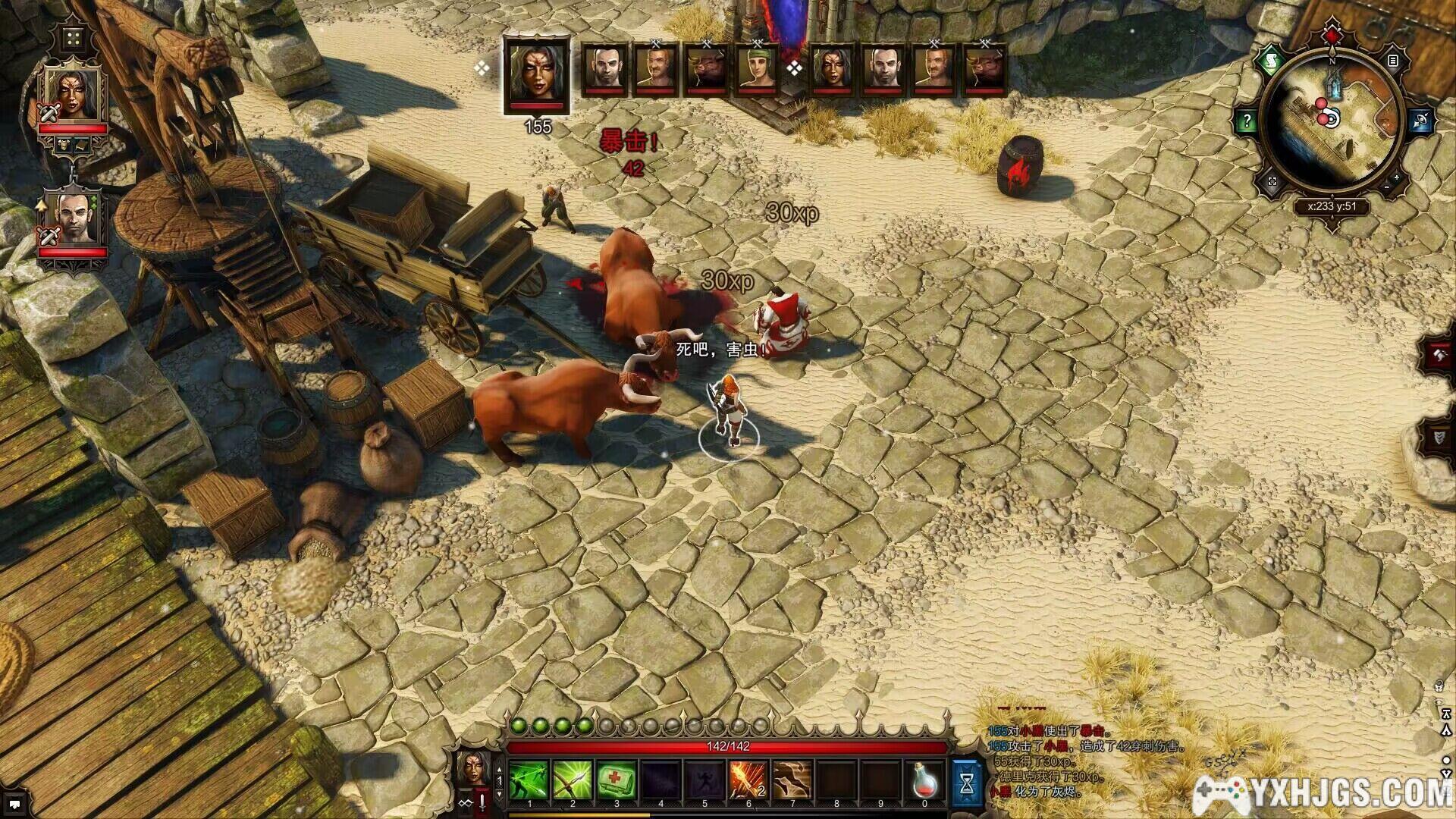The width and height of the screenshot is (1456, 819).
Task: Toggle the blue eye button beside the minimap
Action: pyautogui.click(x=1420, y=120)
